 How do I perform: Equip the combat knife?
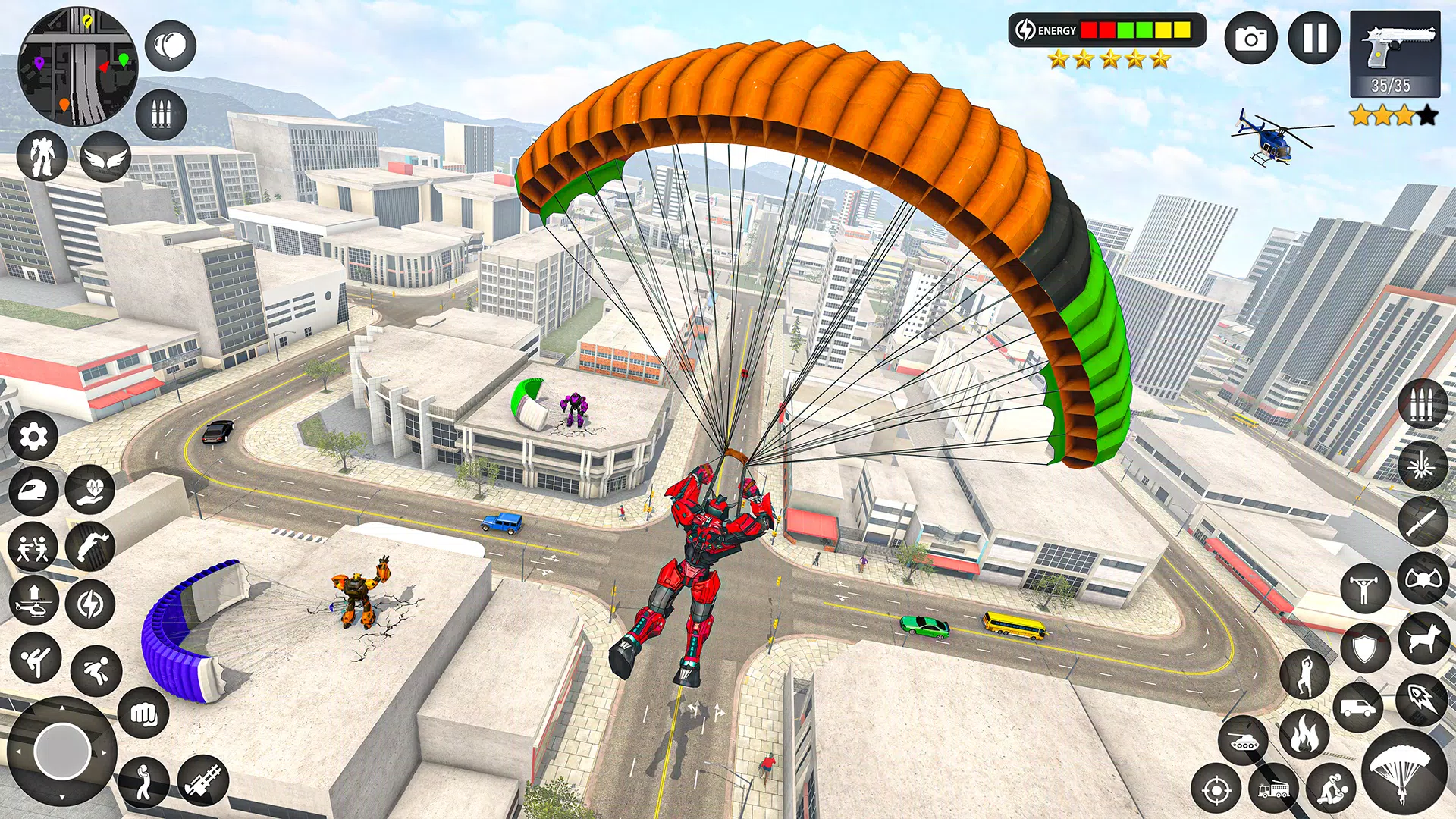click(1423, 522)
